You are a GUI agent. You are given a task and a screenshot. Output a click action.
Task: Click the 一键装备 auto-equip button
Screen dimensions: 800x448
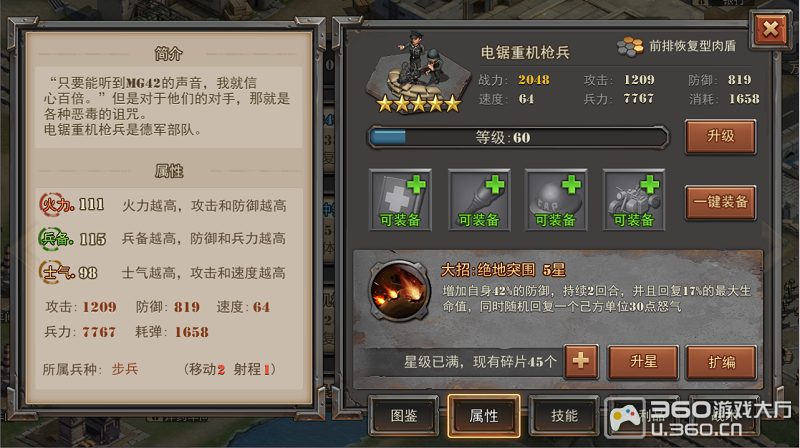coord(720,201)
